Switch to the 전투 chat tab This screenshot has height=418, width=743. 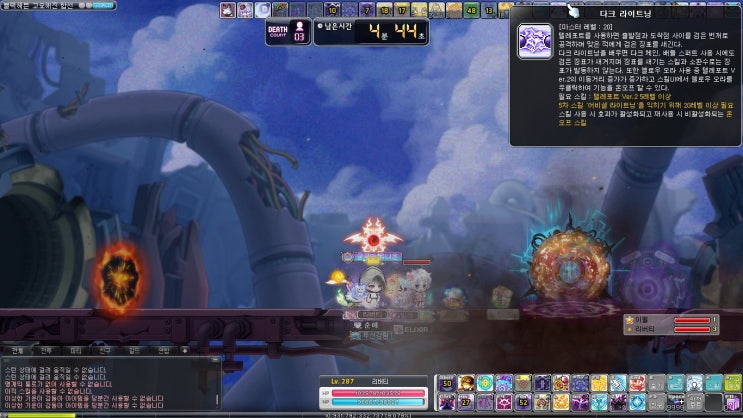[x=46, y=351]
